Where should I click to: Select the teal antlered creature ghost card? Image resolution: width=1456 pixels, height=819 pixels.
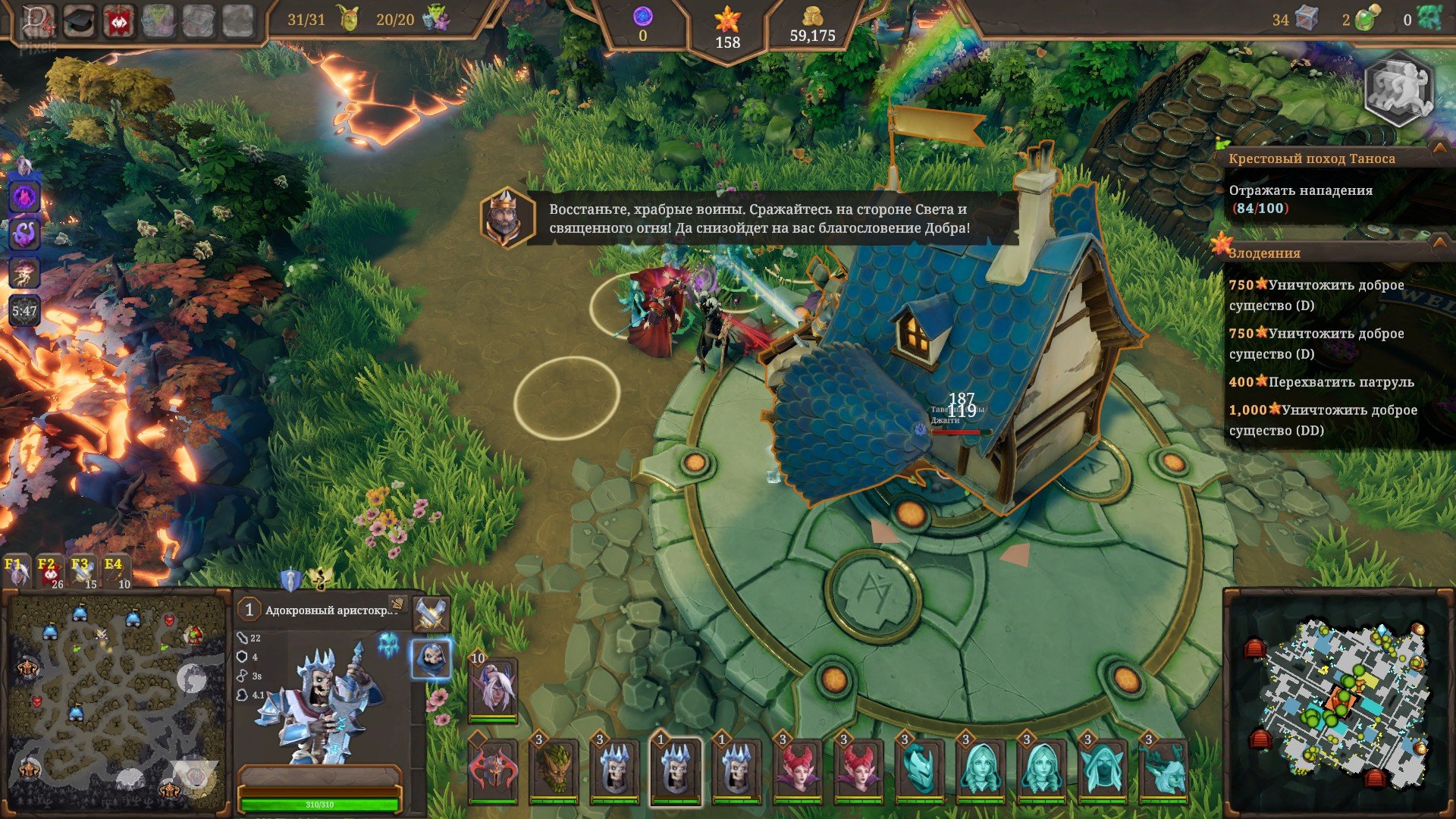coord(1163,770)
